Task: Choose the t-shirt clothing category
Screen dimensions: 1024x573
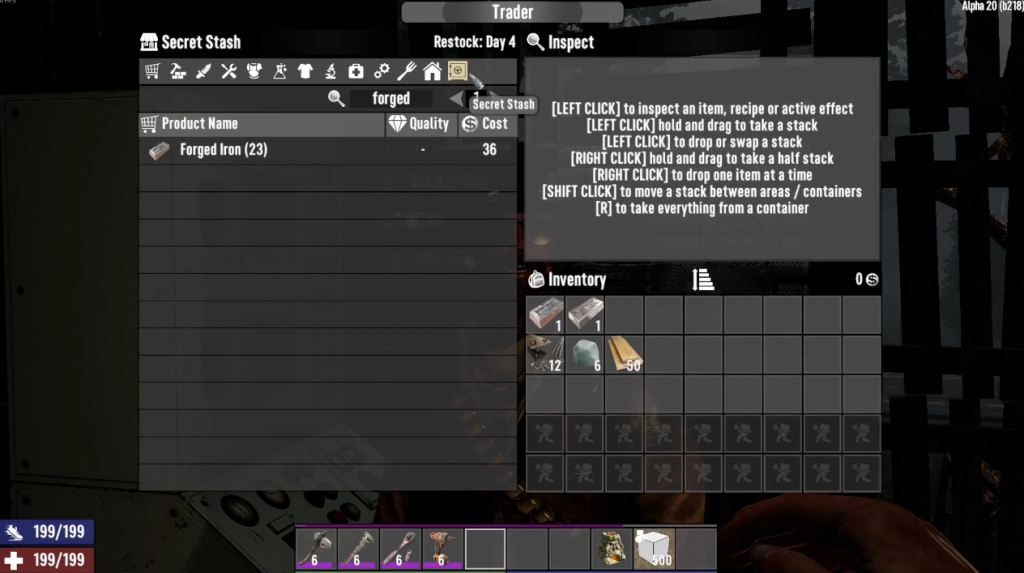Action: click(x=305, y=71)
